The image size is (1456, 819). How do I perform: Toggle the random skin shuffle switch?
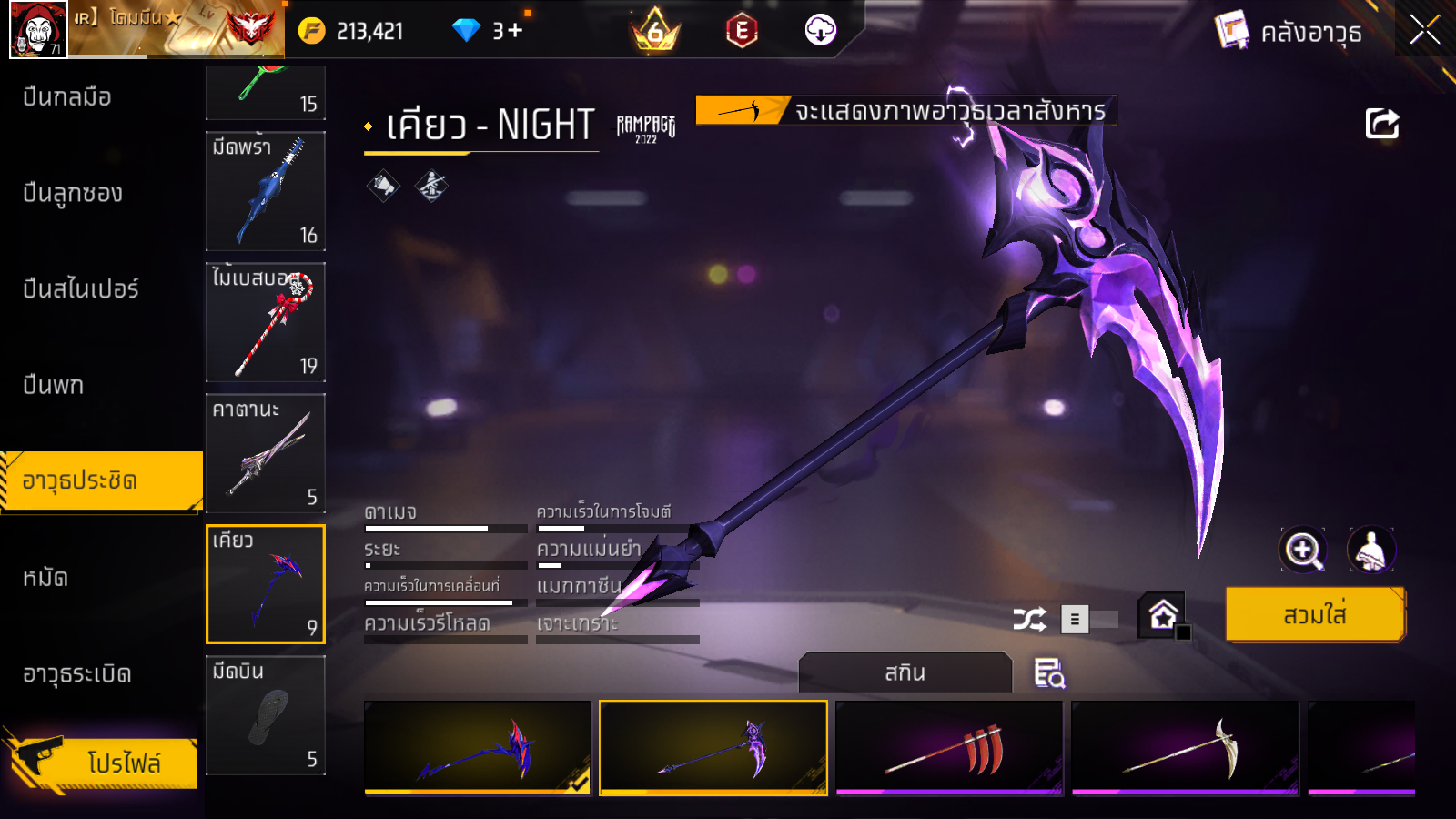tap(1088, 620)
